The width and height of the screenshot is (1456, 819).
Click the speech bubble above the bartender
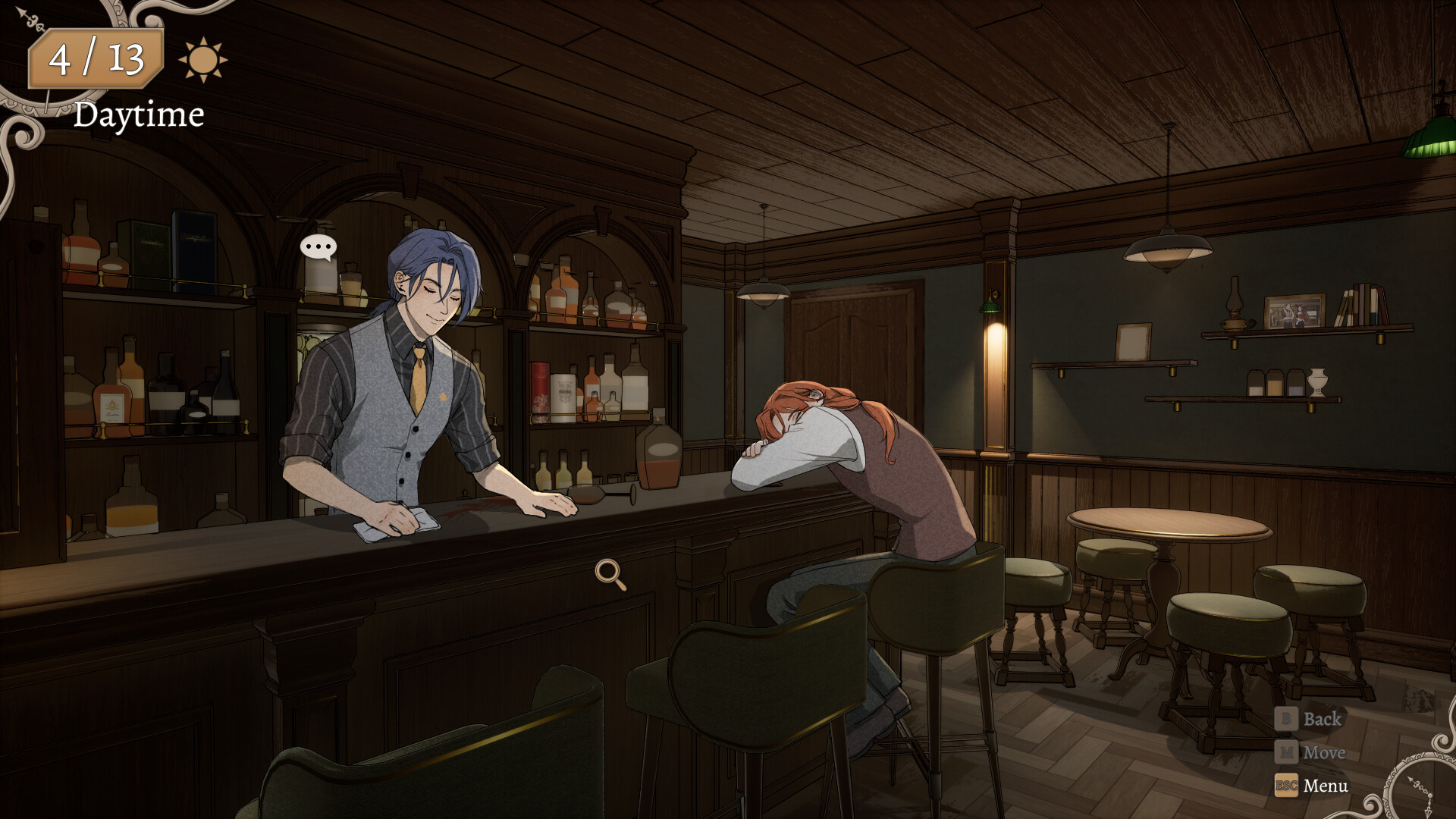pos(318,246)
